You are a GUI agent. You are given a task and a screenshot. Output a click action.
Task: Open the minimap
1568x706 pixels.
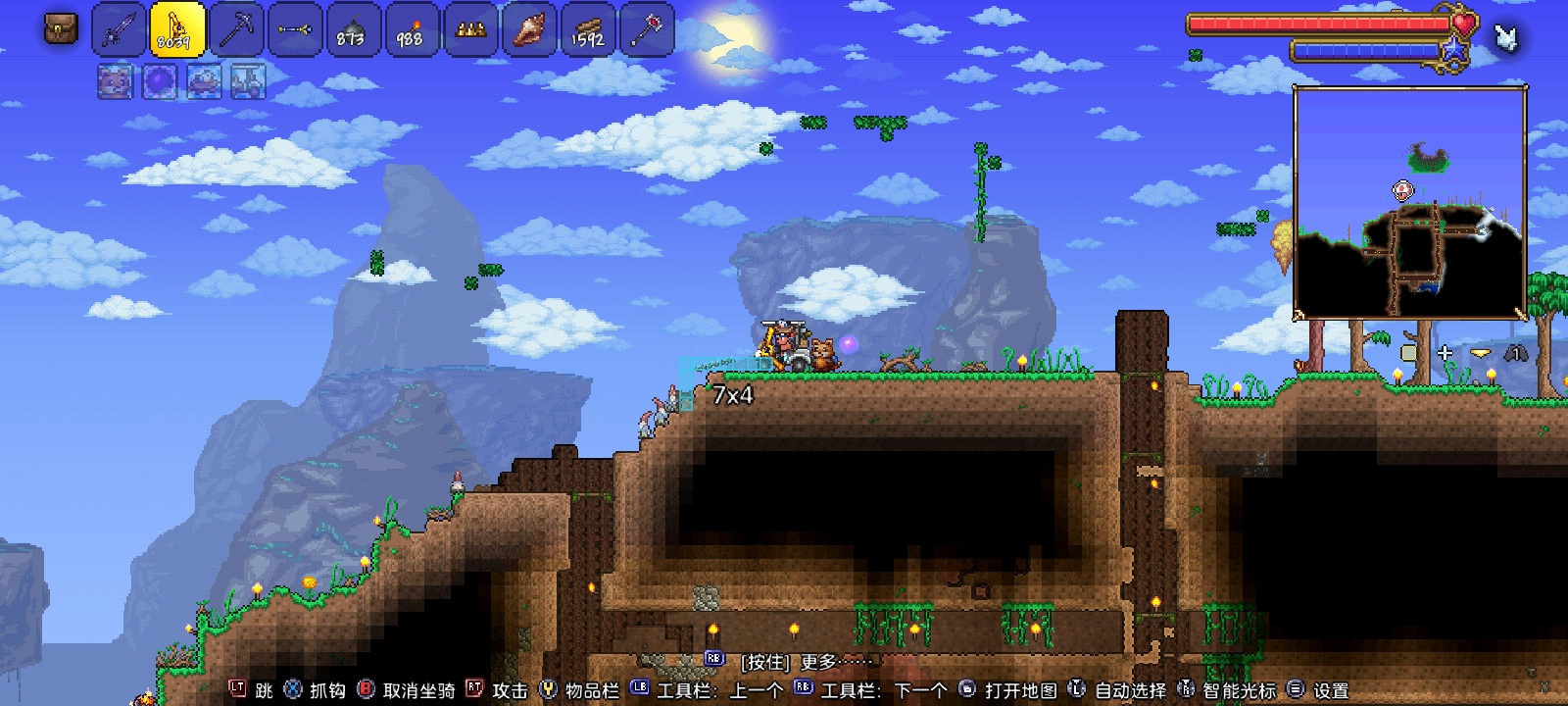point(1410,202)
